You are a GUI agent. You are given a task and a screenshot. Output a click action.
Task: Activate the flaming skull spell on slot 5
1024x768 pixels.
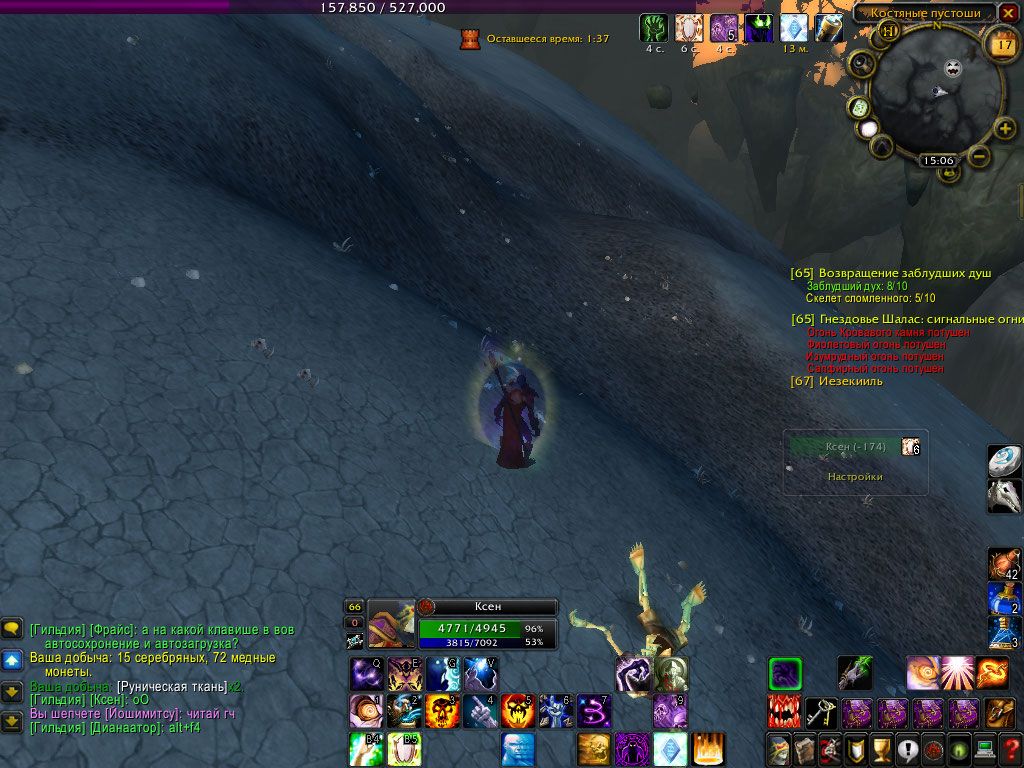click(517, 711)
